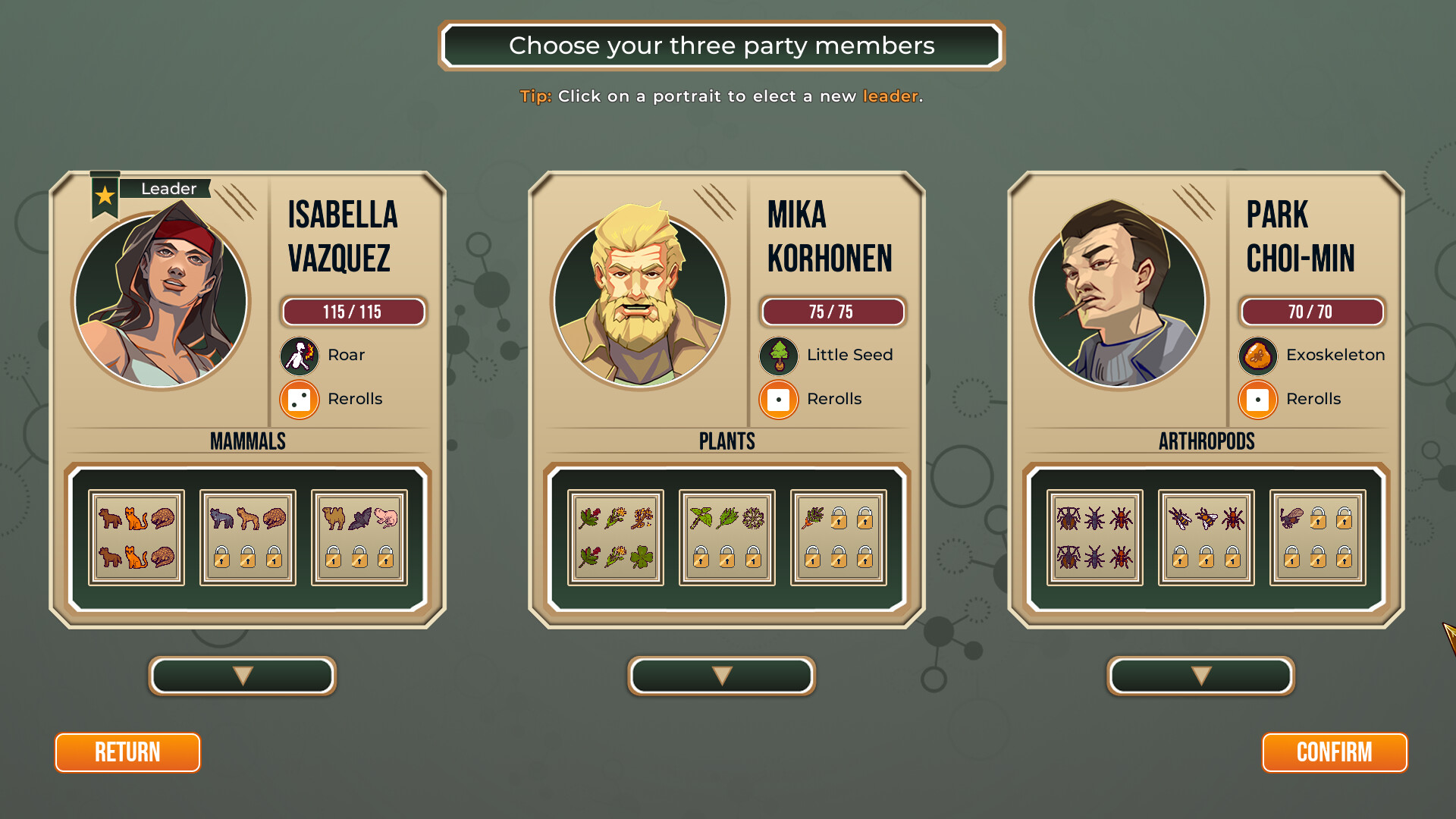The width and height of the screenshot is (1456, 819).
Task: Click Mika Korhonen's Rerolls dice icon
Action: click(779, 400)
